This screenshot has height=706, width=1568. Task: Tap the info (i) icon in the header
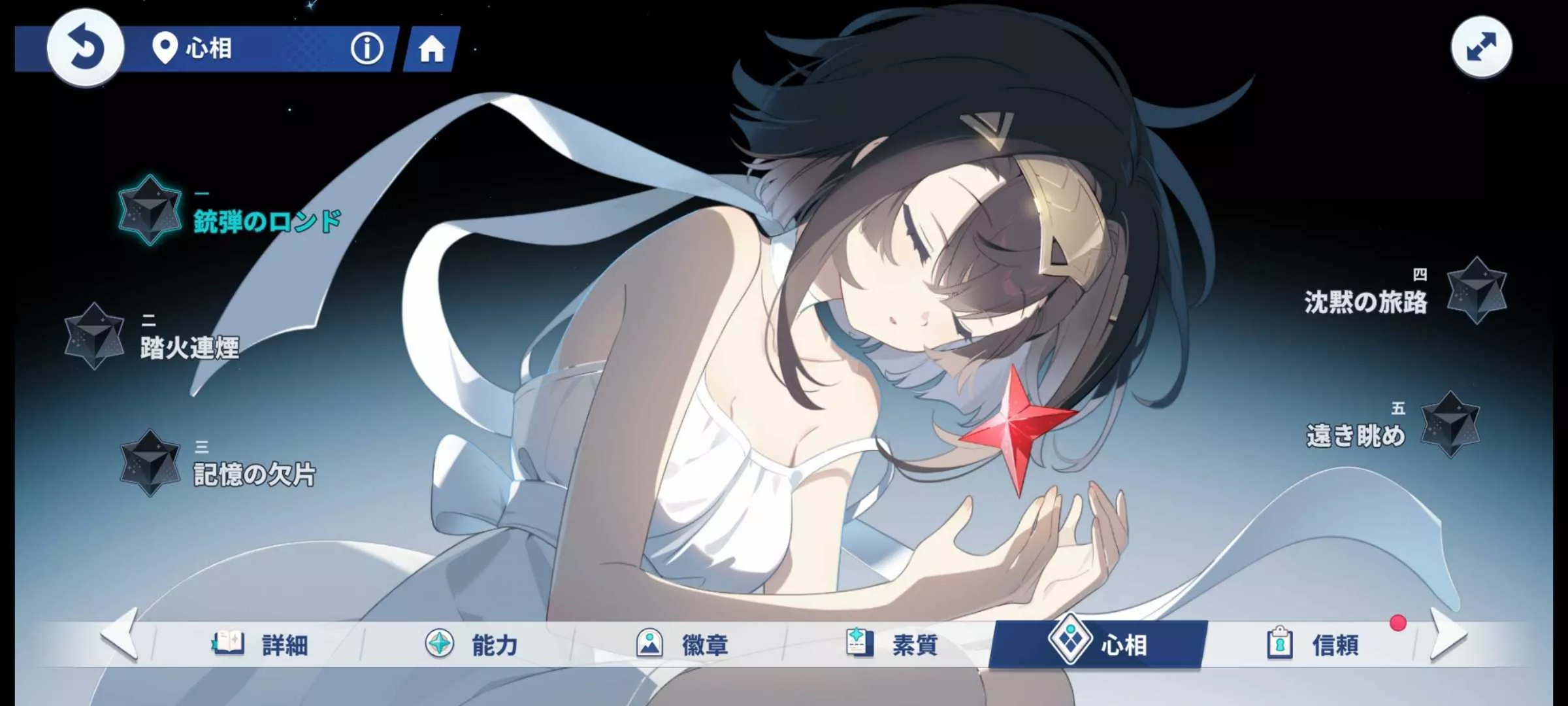pyautogui.click(x=367, y=46)
